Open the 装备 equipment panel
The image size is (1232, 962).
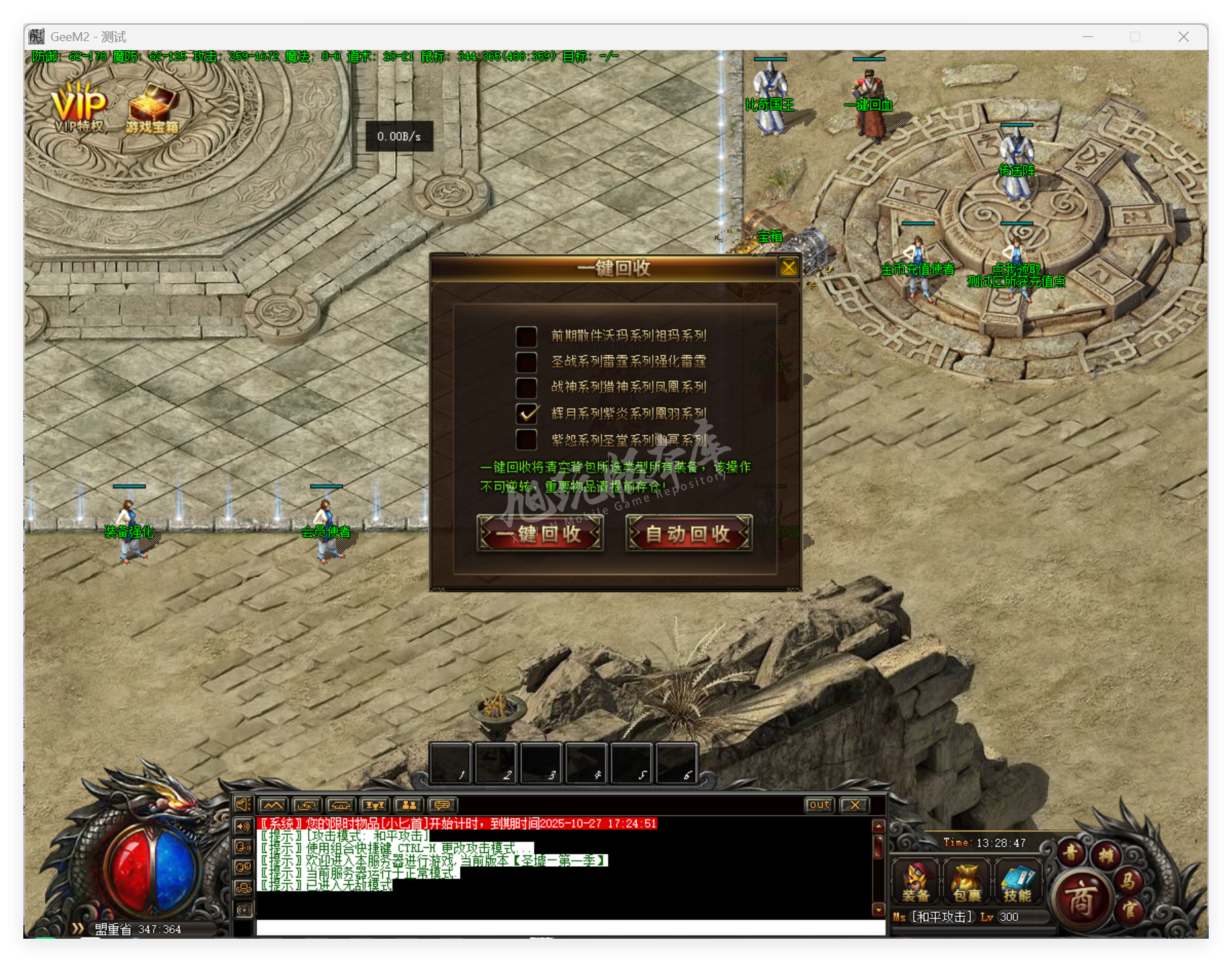click(x=915, y=883)
